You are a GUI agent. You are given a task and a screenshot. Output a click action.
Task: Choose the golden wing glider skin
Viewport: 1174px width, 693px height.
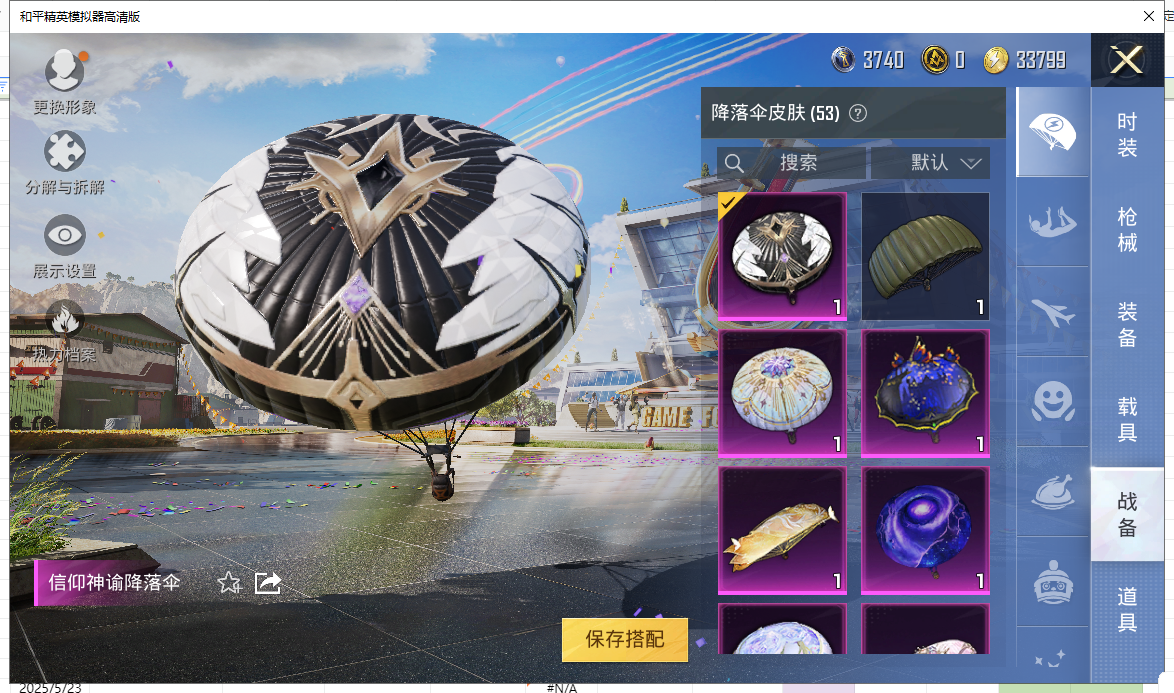(x=782, y=529)
